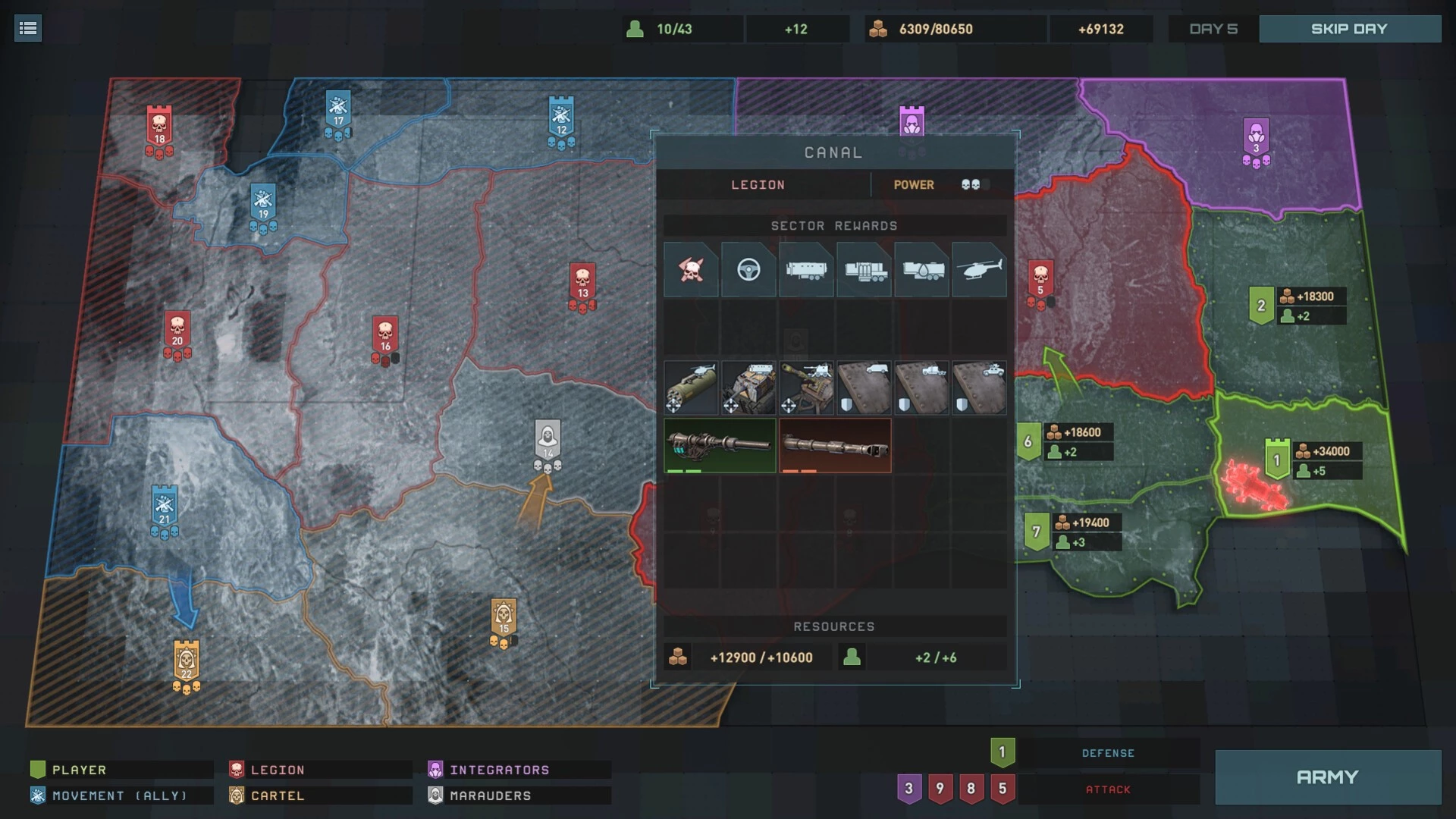Select the green defense badge 1

[1002, 752]
